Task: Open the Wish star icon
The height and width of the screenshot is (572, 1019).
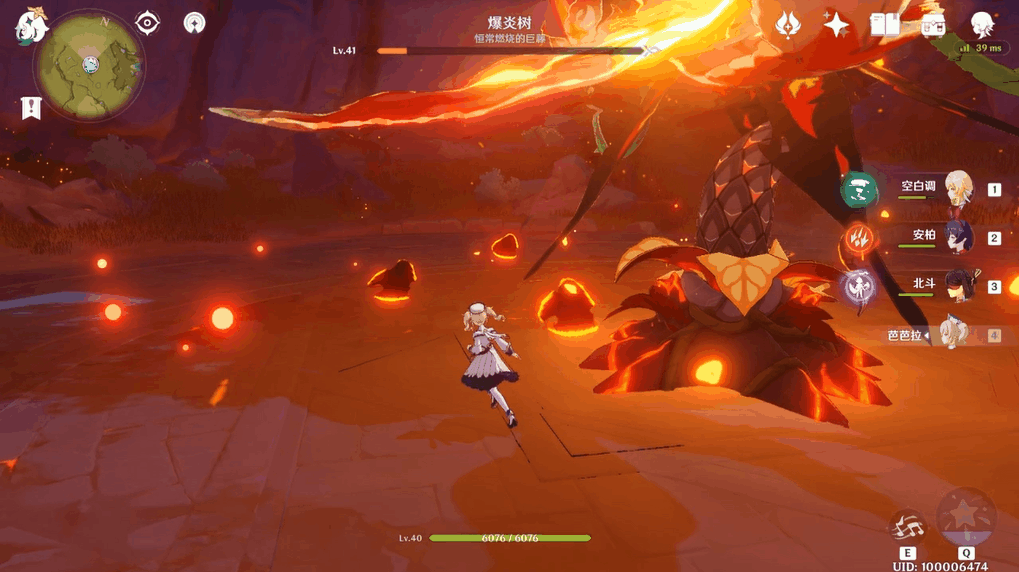Action: (x=836, y=24)
